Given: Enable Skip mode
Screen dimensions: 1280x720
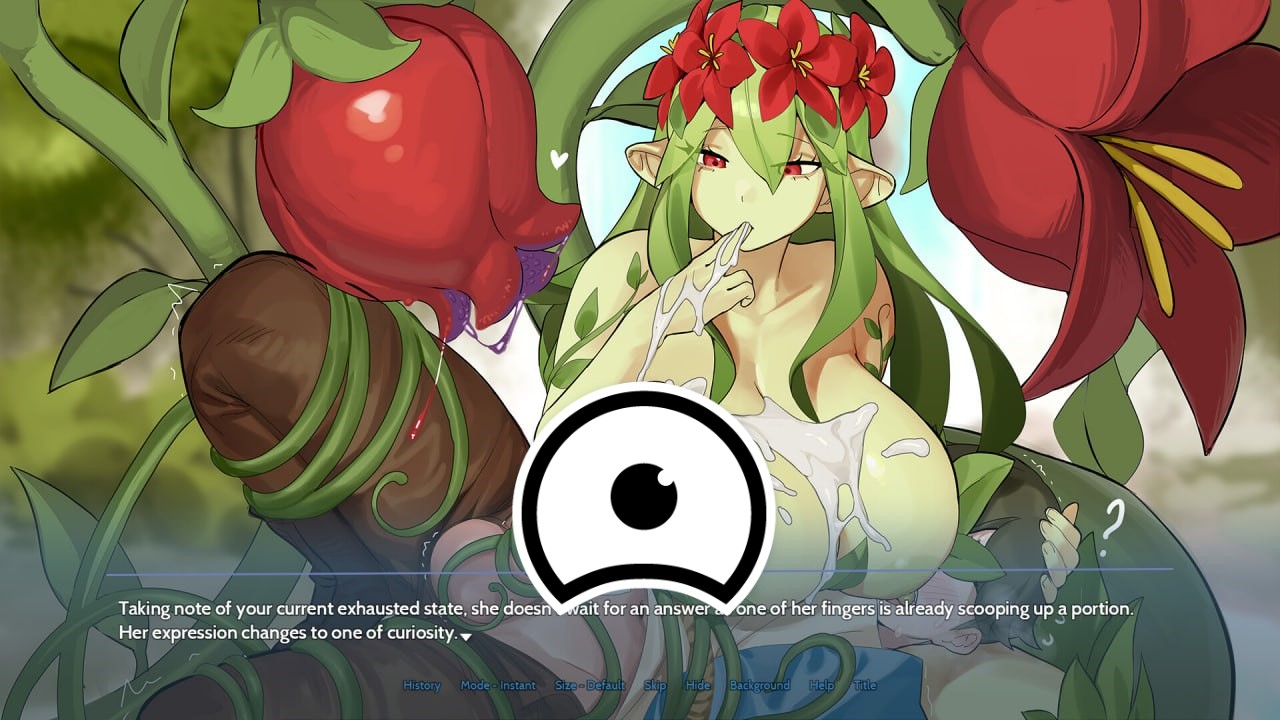Looking at the screenshot, I should [655, 686].
